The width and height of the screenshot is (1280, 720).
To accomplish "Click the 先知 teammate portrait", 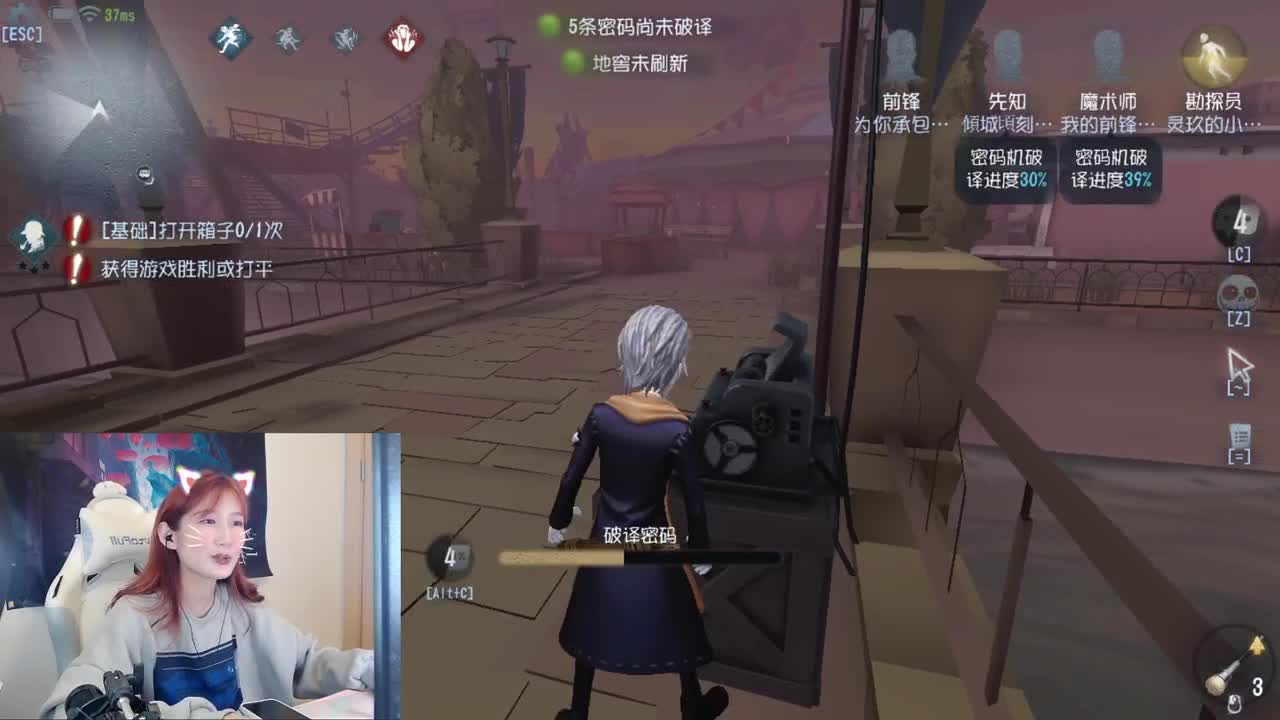I will 1010,55.
